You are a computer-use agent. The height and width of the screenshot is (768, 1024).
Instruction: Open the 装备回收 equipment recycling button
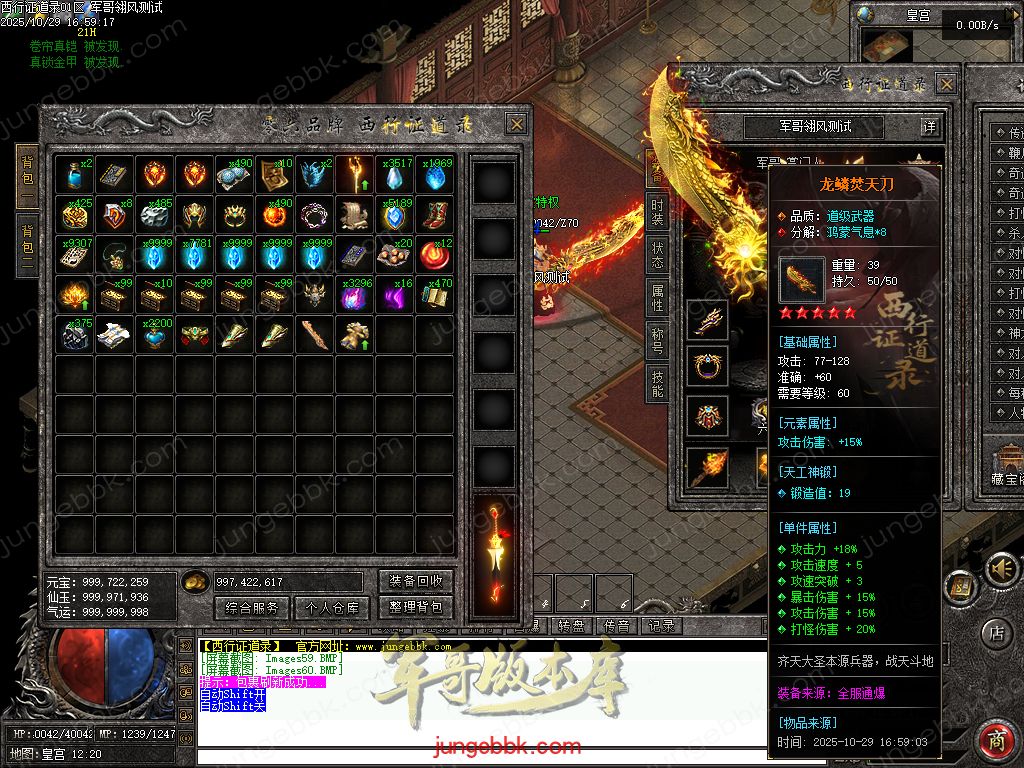(x=416, y=582)
